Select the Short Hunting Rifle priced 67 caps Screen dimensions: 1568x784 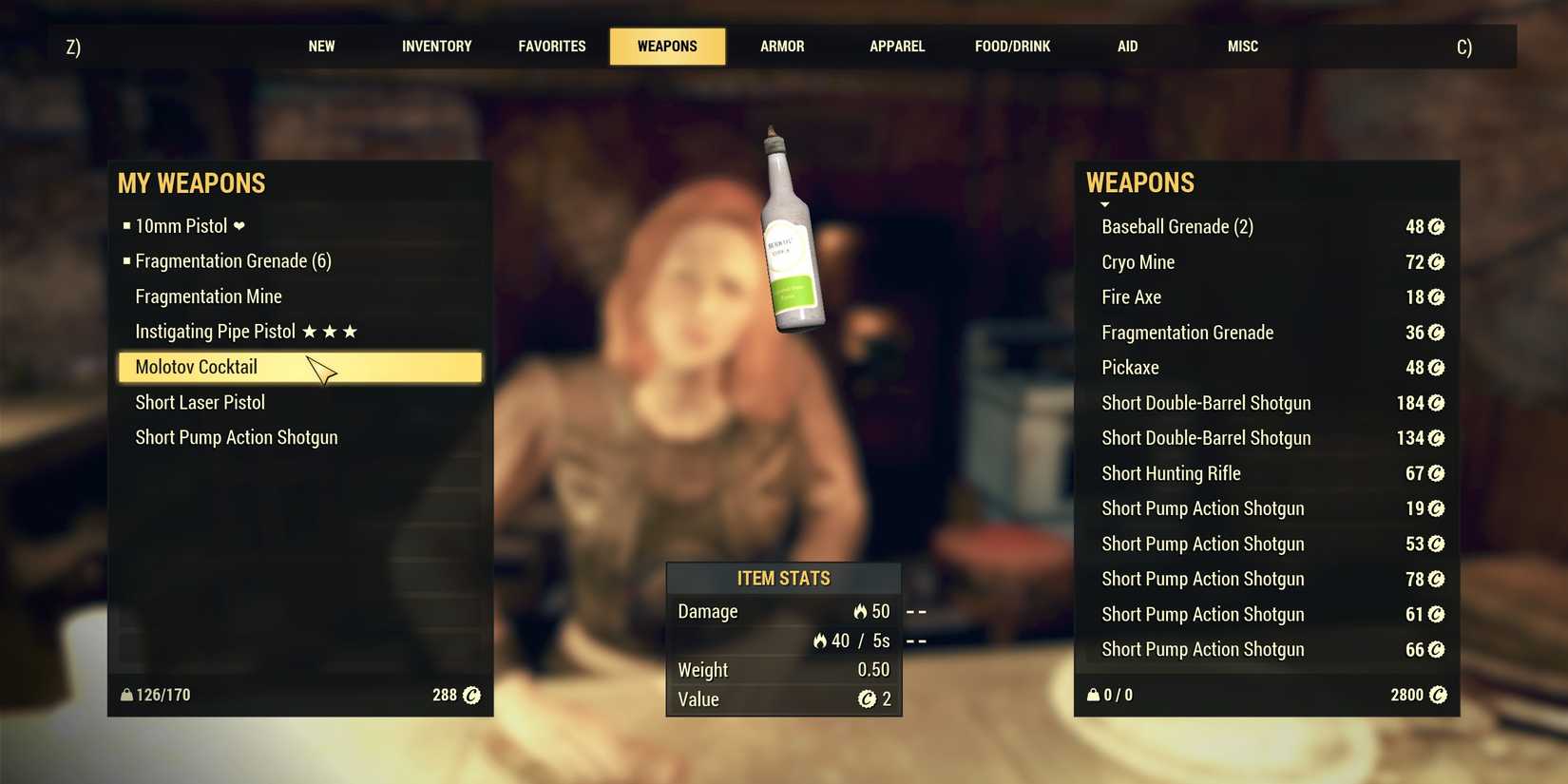[x=1171, y=473]
